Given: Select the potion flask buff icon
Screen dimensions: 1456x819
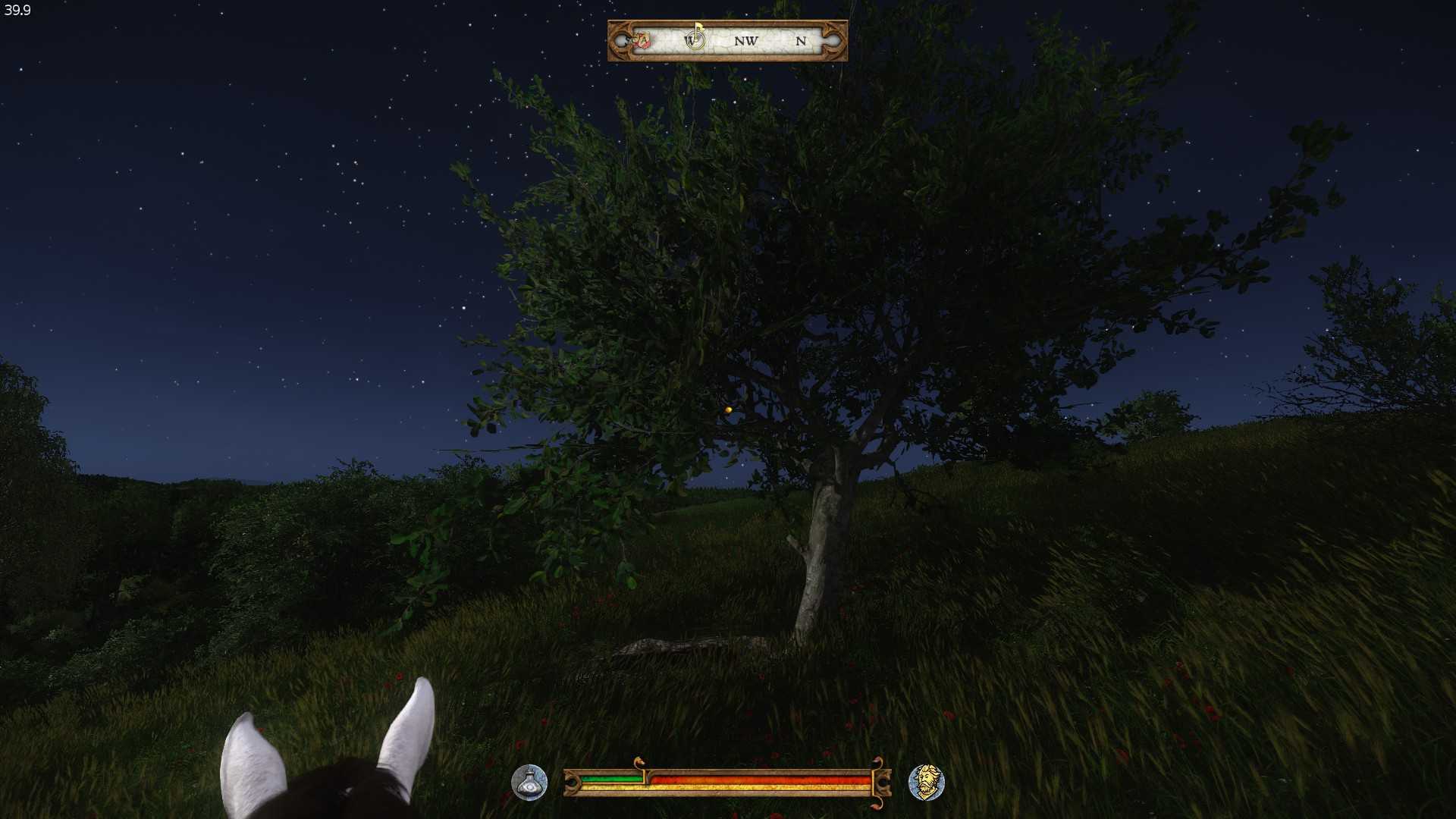Looking at the screenshot, I should pos(529,783).
